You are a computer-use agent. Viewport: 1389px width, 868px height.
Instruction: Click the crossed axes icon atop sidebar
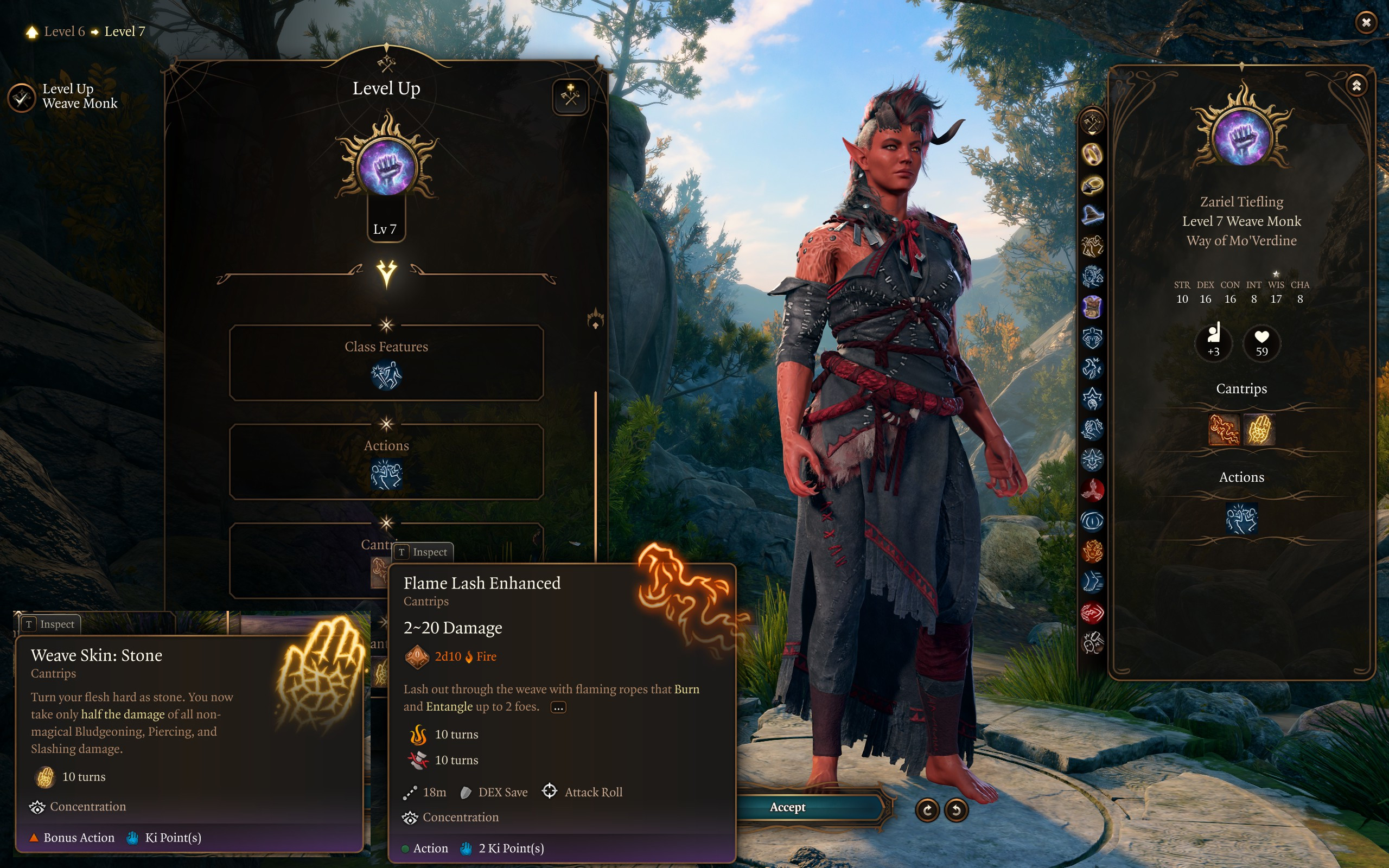tap(1092, 123)
